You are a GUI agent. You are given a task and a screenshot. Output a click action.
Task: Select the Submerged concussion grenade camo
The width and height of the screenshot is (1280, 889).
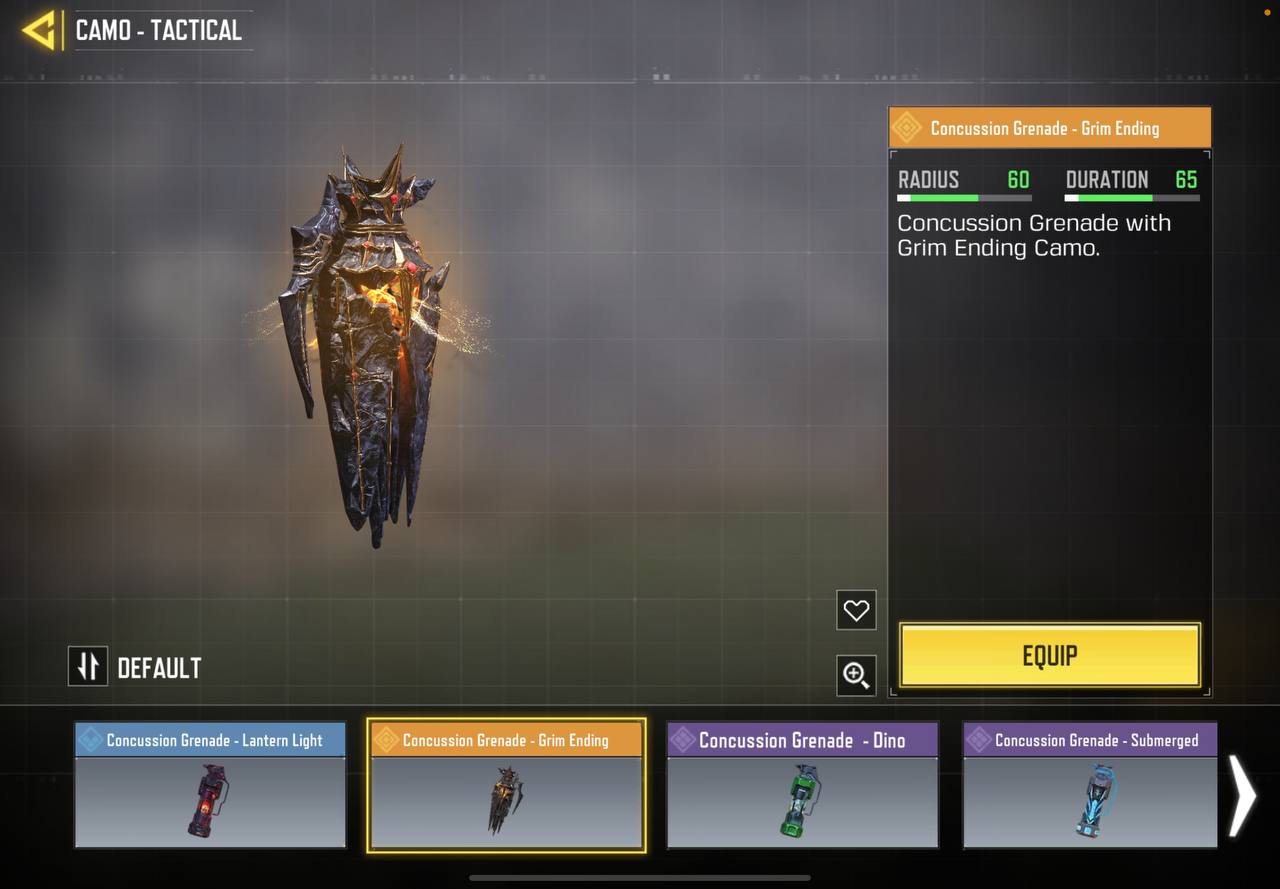pyautogui.click(x=1089, y=786)
